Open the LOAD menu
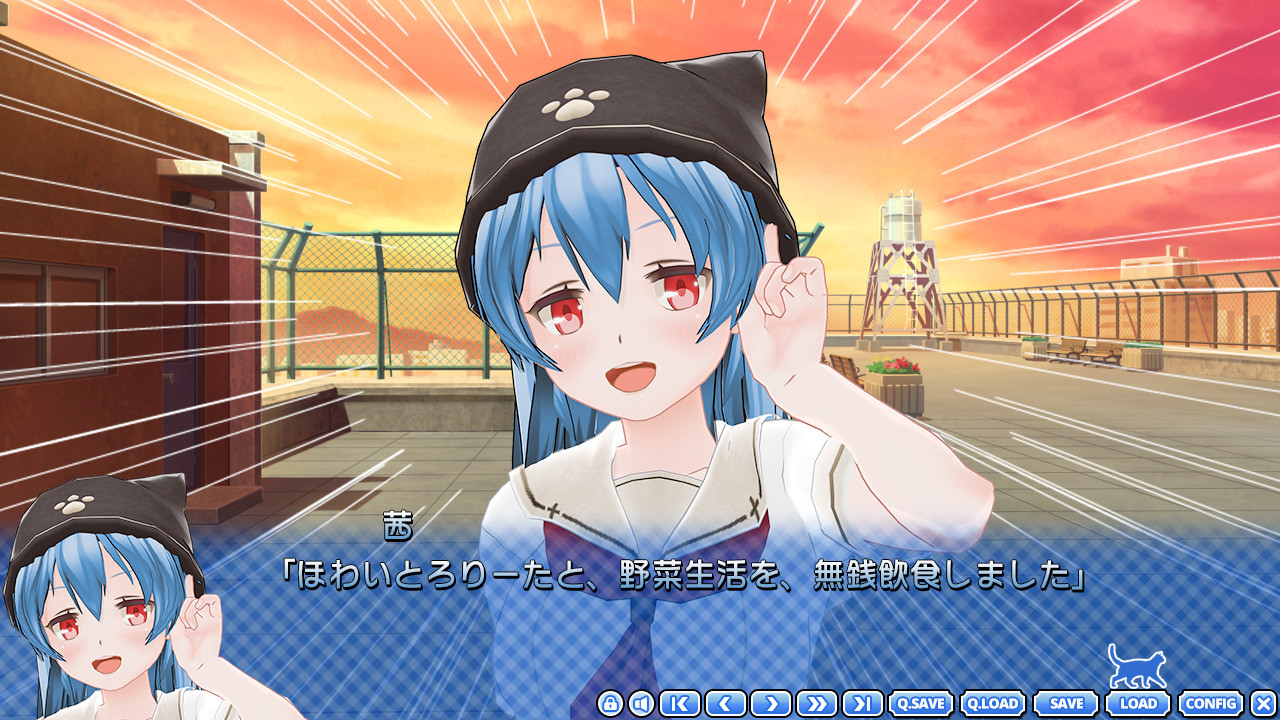This screenshot has width=1280, height=720. (x=1138, y=704)
